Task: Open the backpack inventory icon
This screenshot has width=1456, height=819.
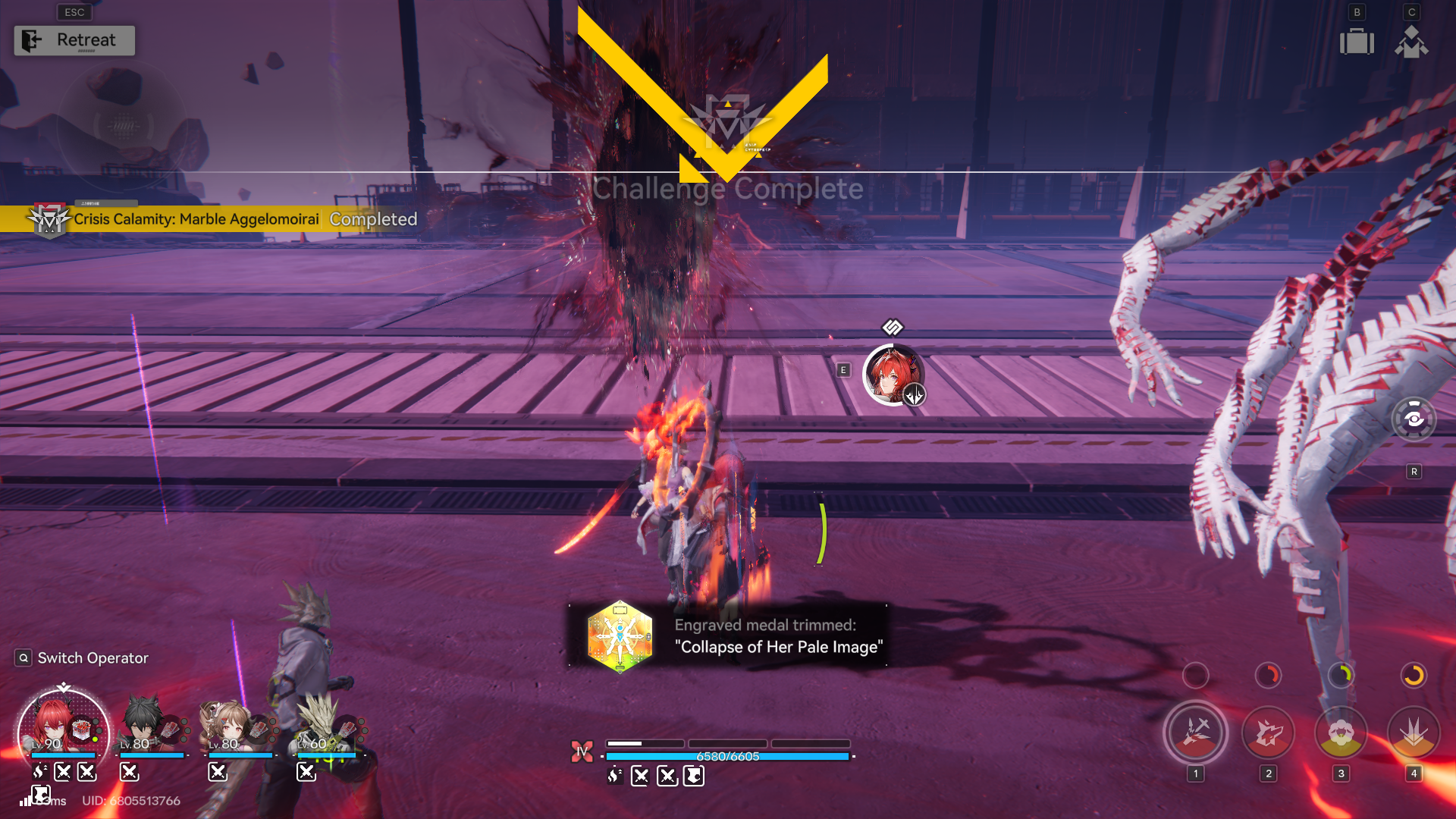Action: pyautogui.click(x=1357, y=41)
